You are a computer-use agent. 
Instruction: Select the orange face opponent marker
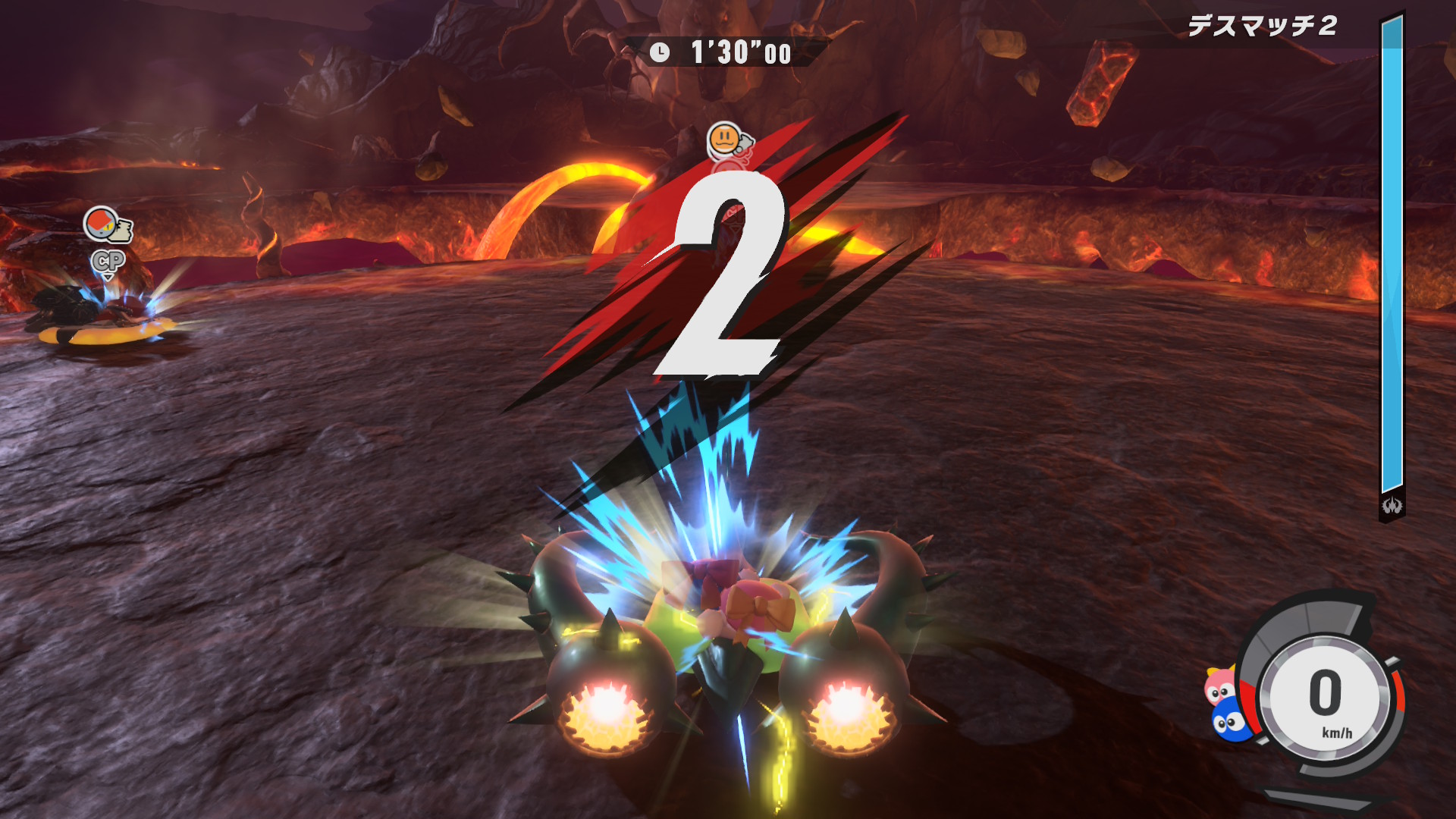(x=726, y=140)
